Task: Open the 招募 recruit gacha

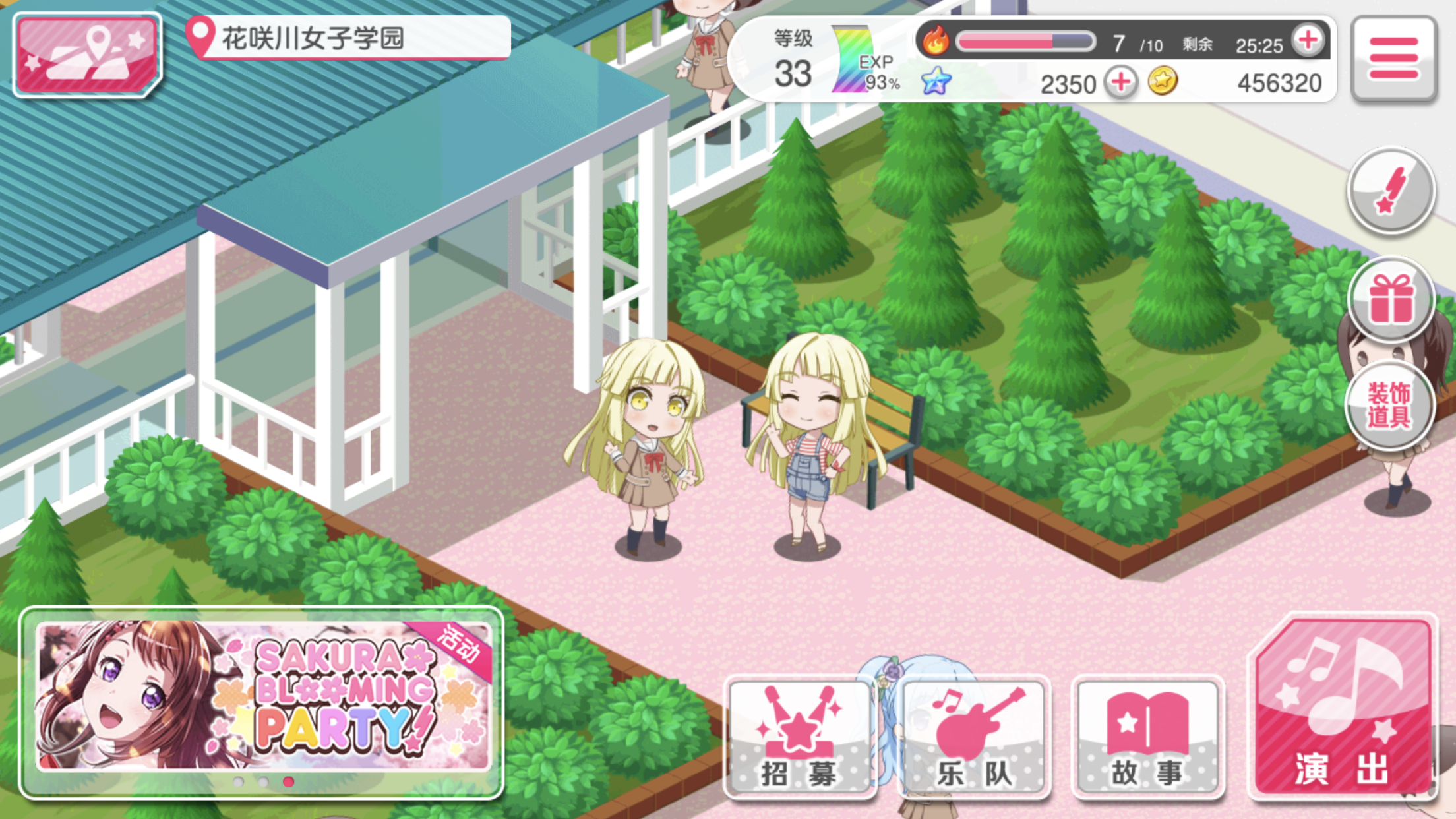Action: click(x=800, y=737)
